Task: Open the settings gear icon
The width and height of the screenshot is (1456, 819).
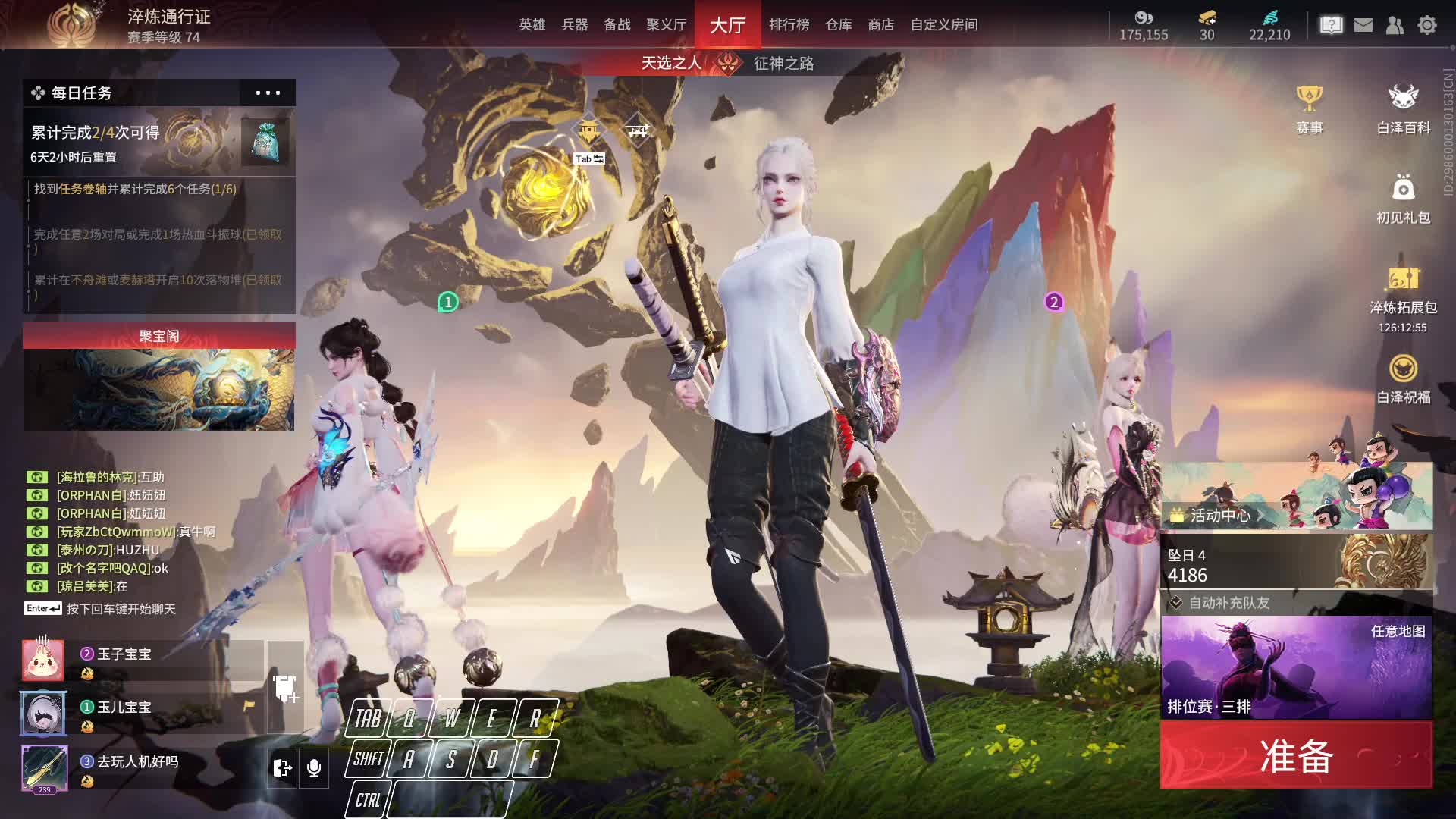Action: click(1426, 25)
